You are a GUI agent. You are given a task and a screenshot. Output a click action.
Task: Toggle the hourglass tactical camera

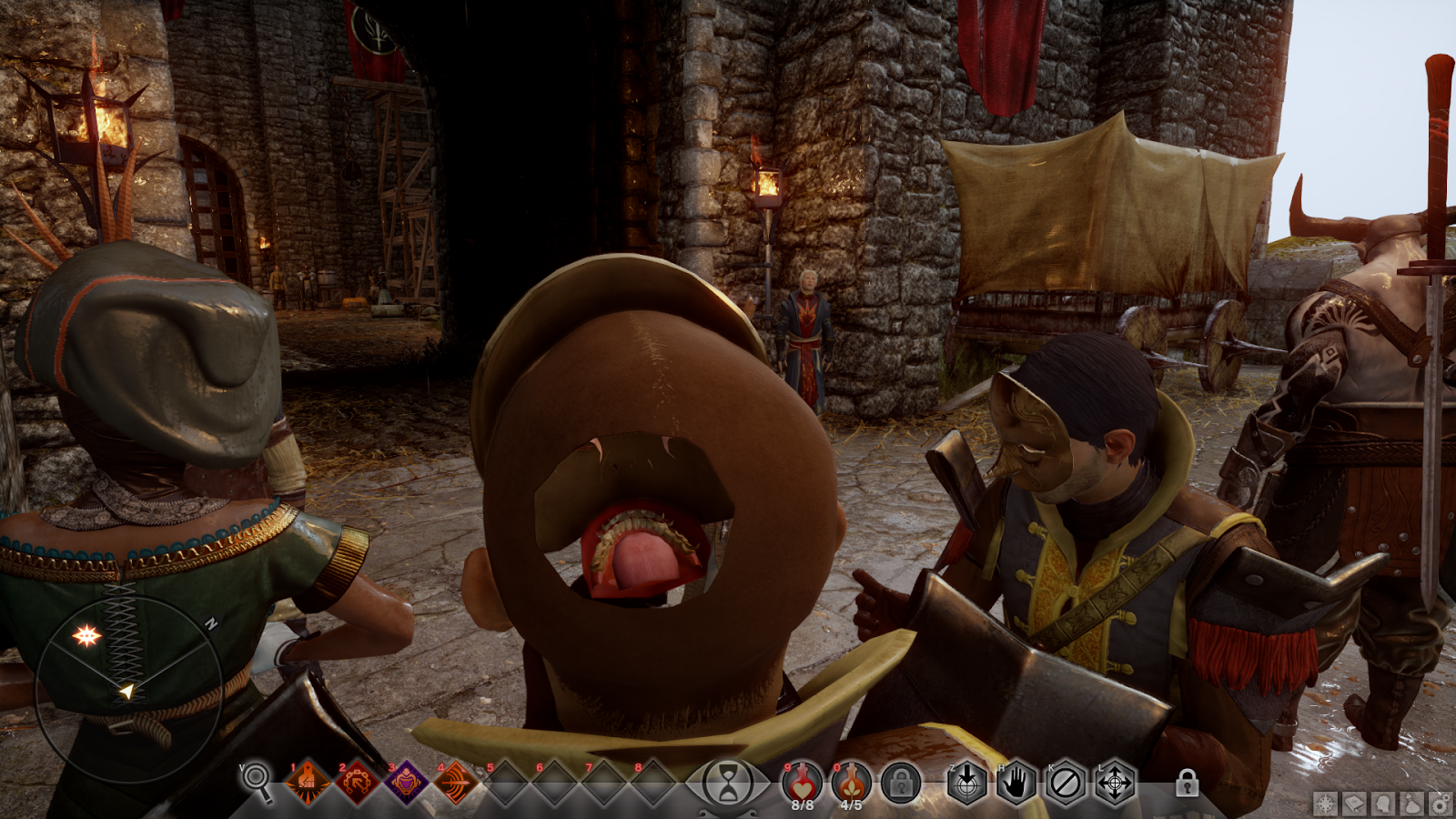point(728,784)
